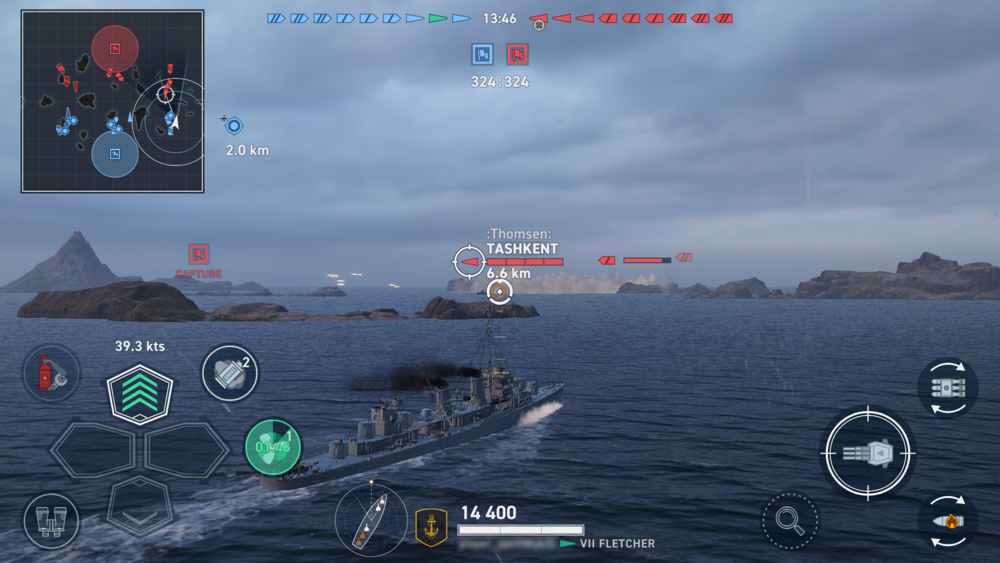Steer right with the right rudder pad

coord(187,451)
